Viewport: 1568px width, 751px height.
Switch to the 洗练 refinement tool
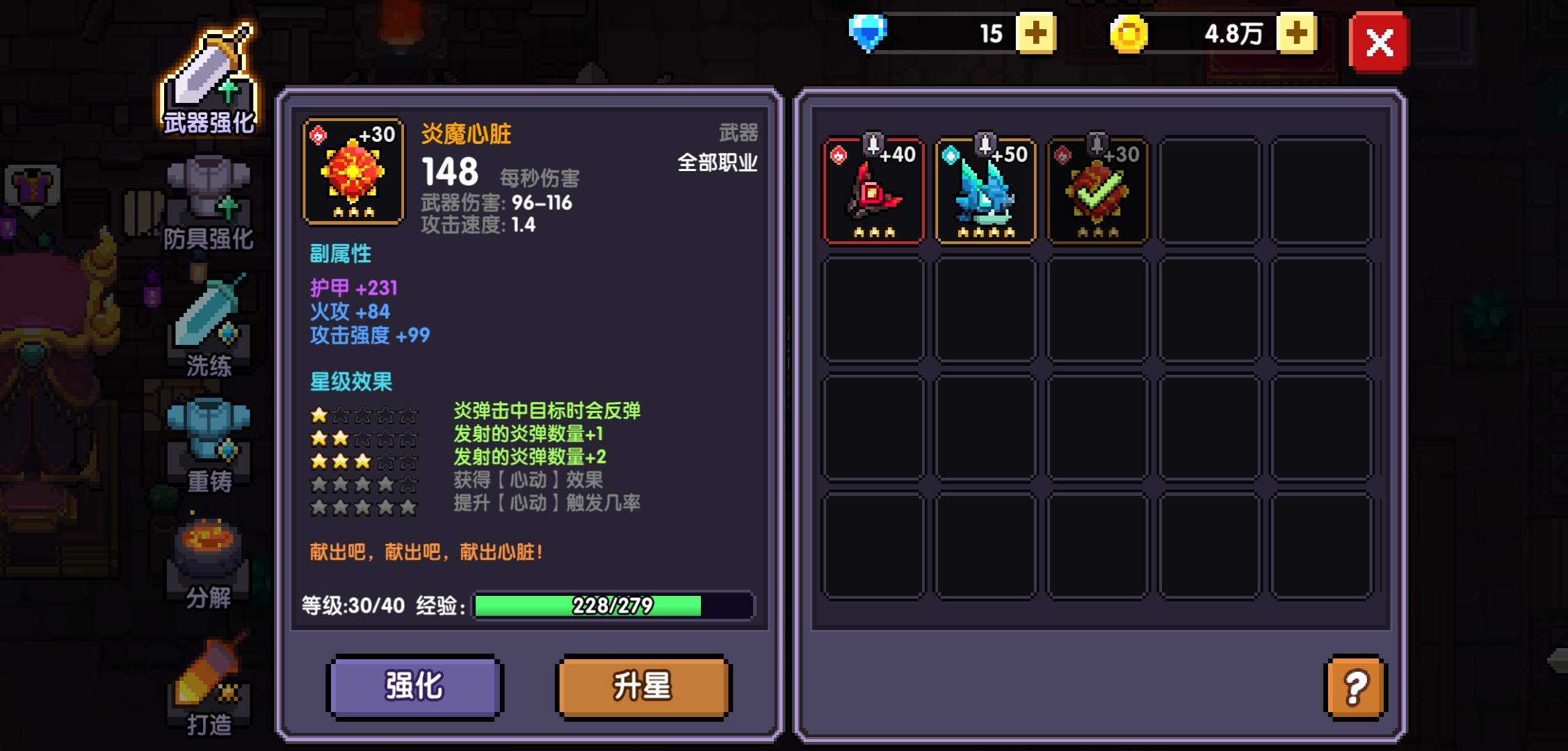click(209, 327)
